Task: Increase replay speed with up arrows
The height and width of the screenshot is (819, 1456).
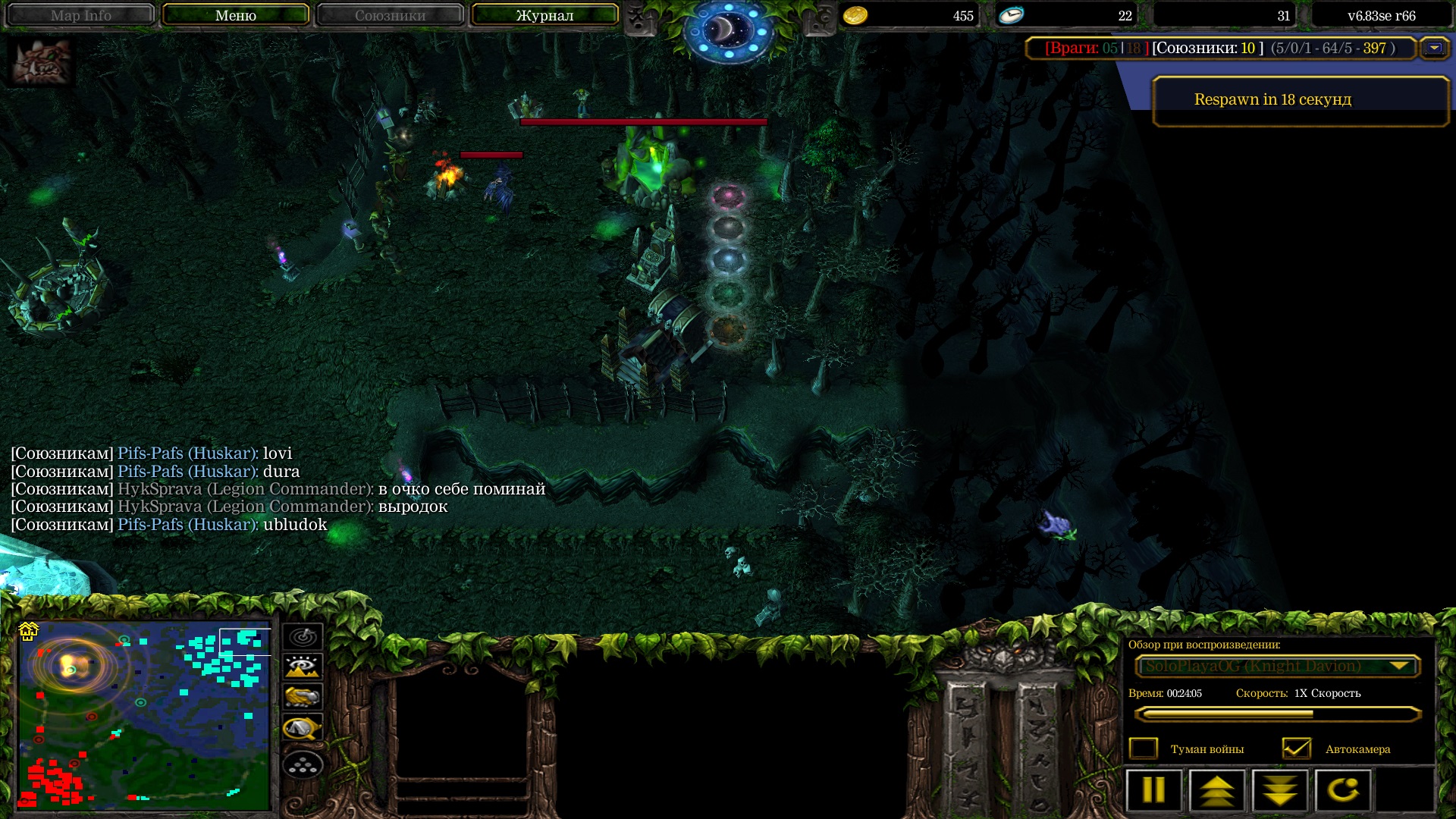Action: [1216, 790]
